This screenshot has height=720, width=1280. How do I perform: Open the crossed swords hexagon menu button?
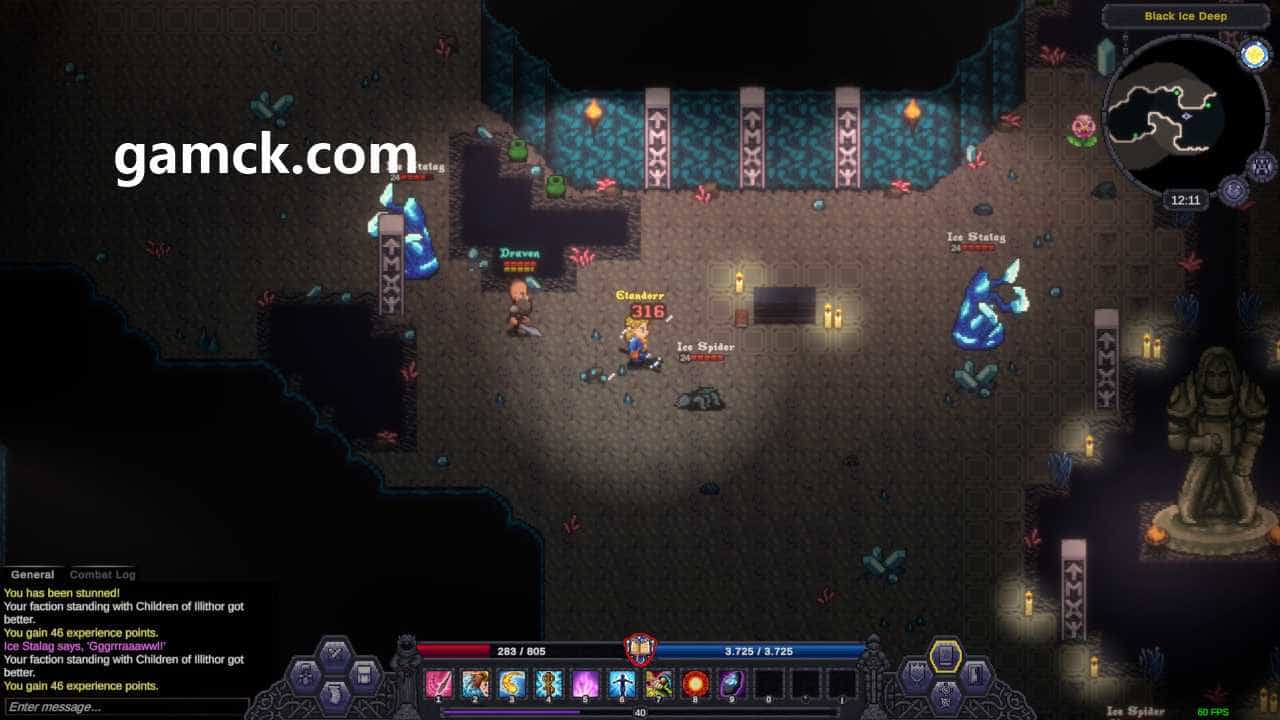tap(334, 652)
